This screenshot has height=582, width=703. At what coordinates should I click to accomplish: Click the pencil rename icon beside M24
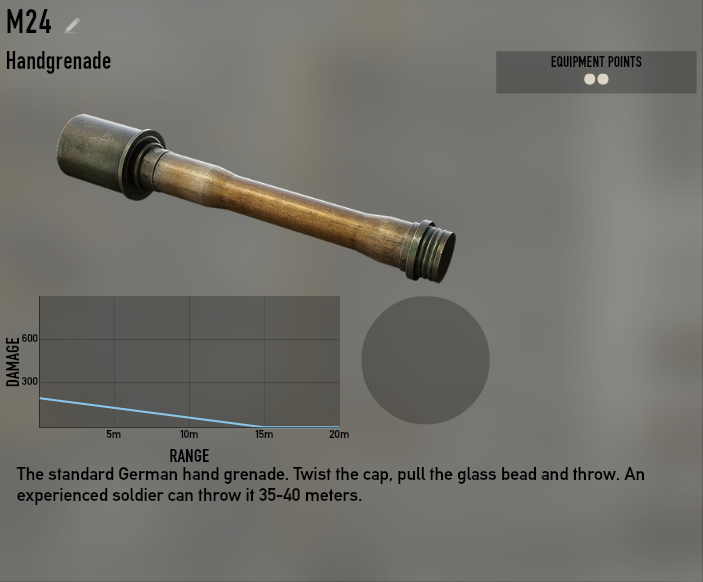(x=72, y=25)
